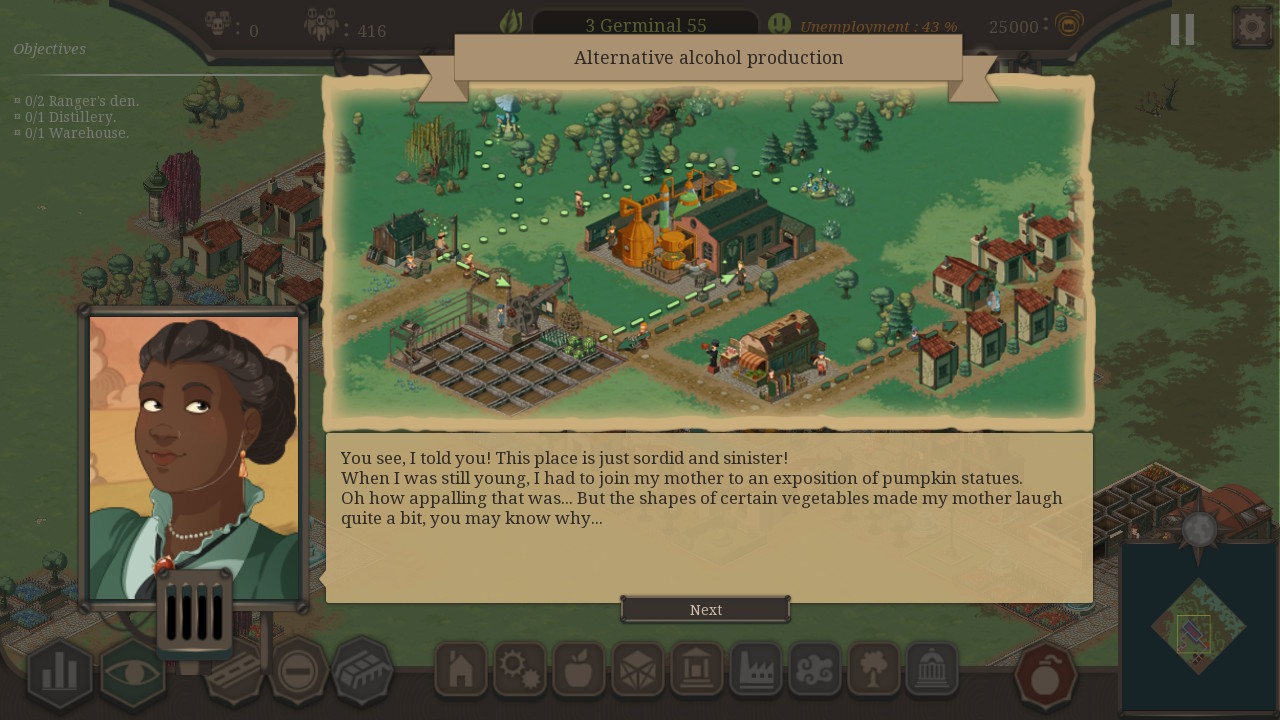The width and height of the screenshot is (1280, 720).
Task: Select the factory buildings icon
Action: pos(756,670)
